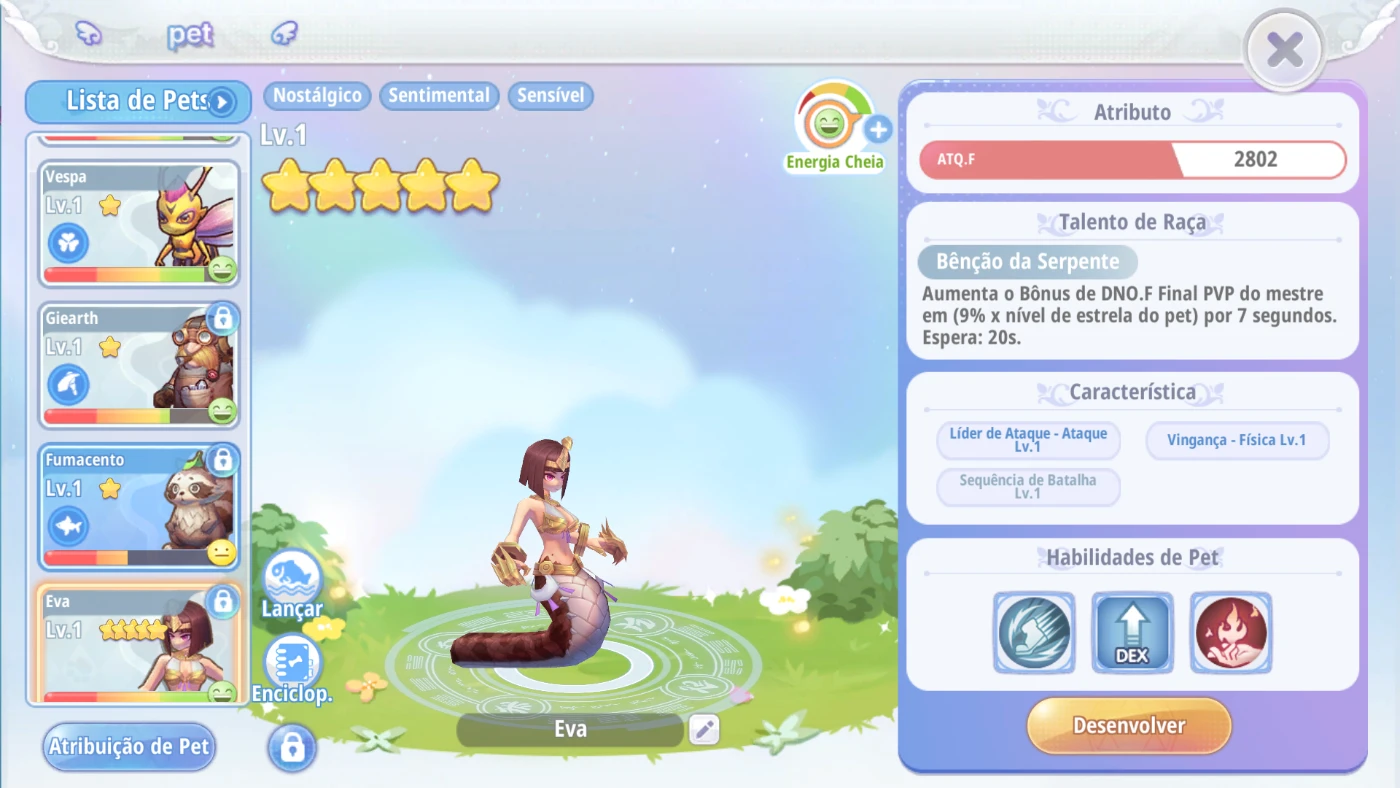Viewport: 1400px width, 788px height.
Task: Click the Desenvolver button
Action: (x=1128, y=726)
